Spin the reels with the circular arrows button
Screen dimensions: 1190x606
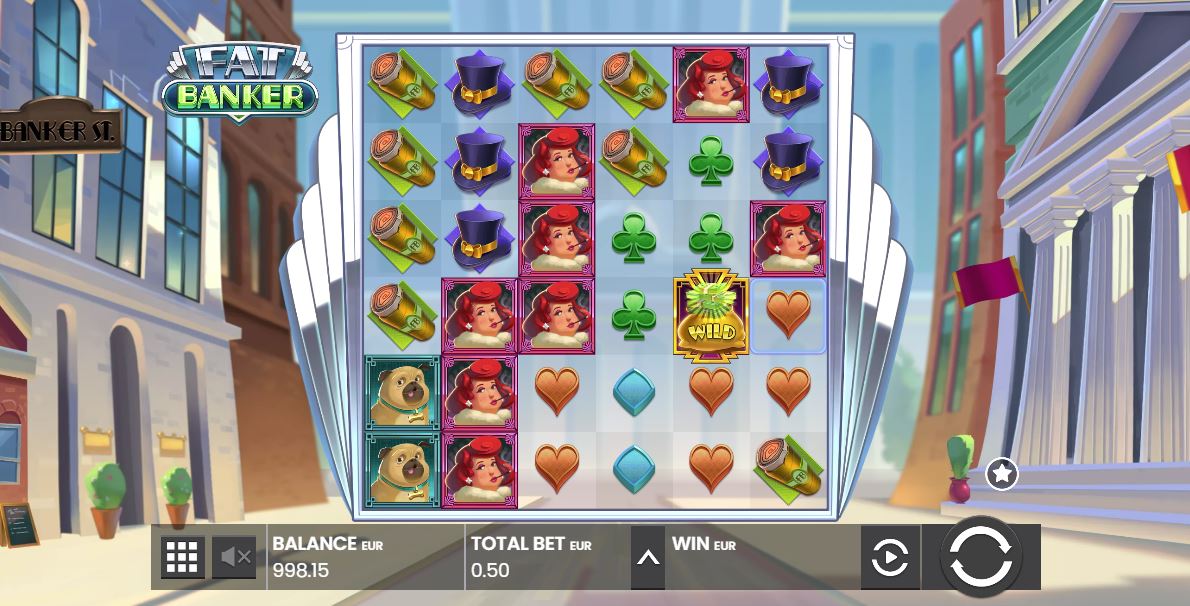click(x=981, y=557)
